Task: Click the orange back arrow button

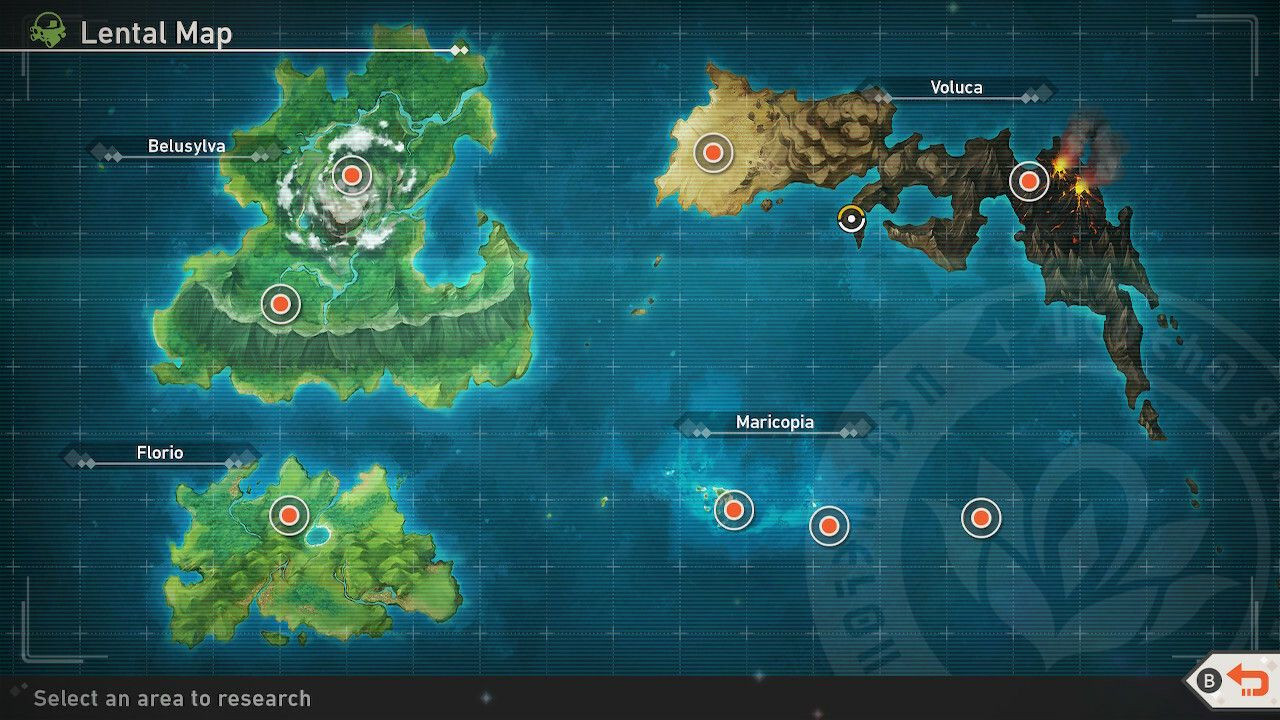Action: click(1246, 681)
